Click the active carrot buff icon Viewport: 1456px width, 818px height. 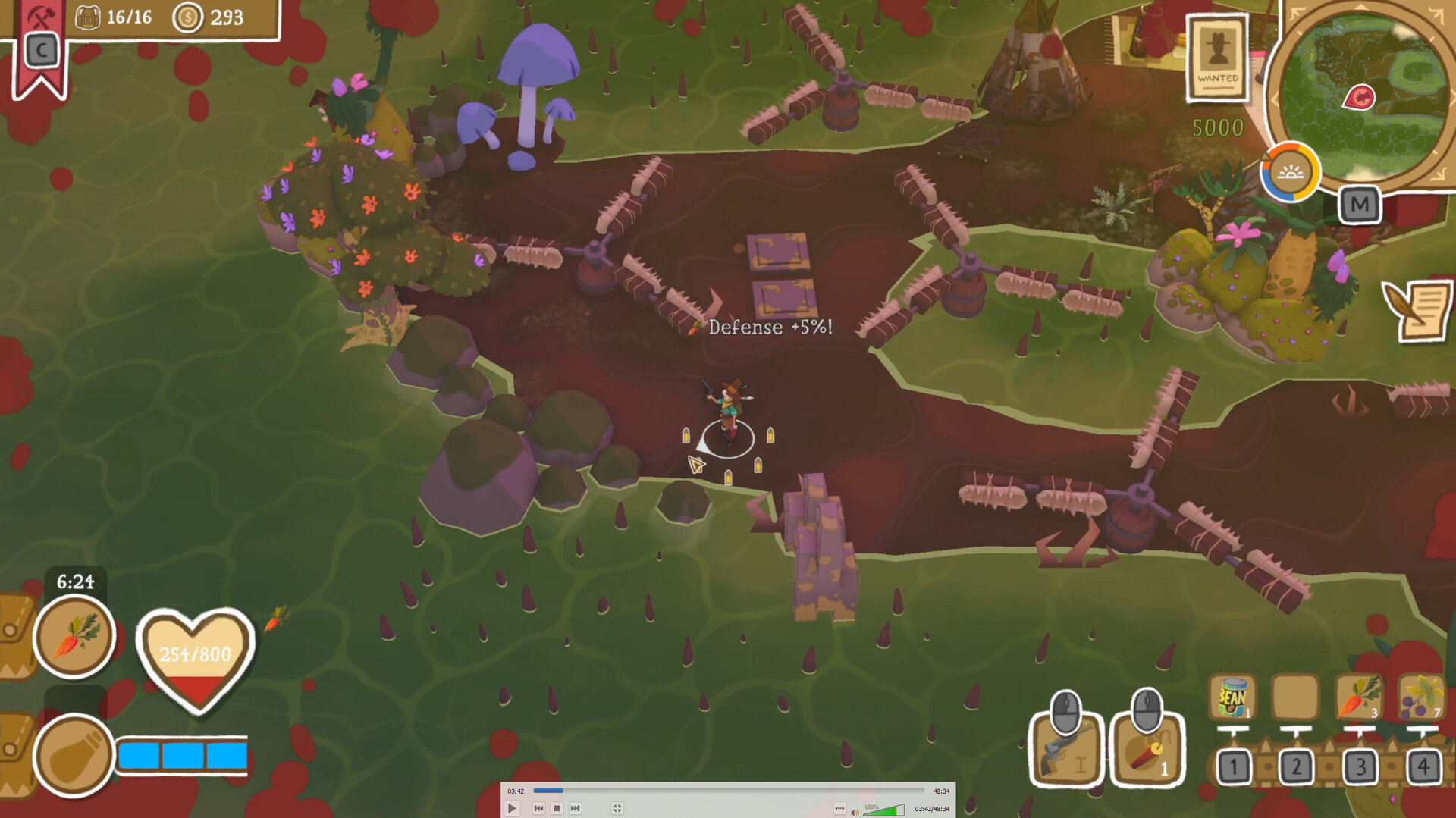[74, 635]
